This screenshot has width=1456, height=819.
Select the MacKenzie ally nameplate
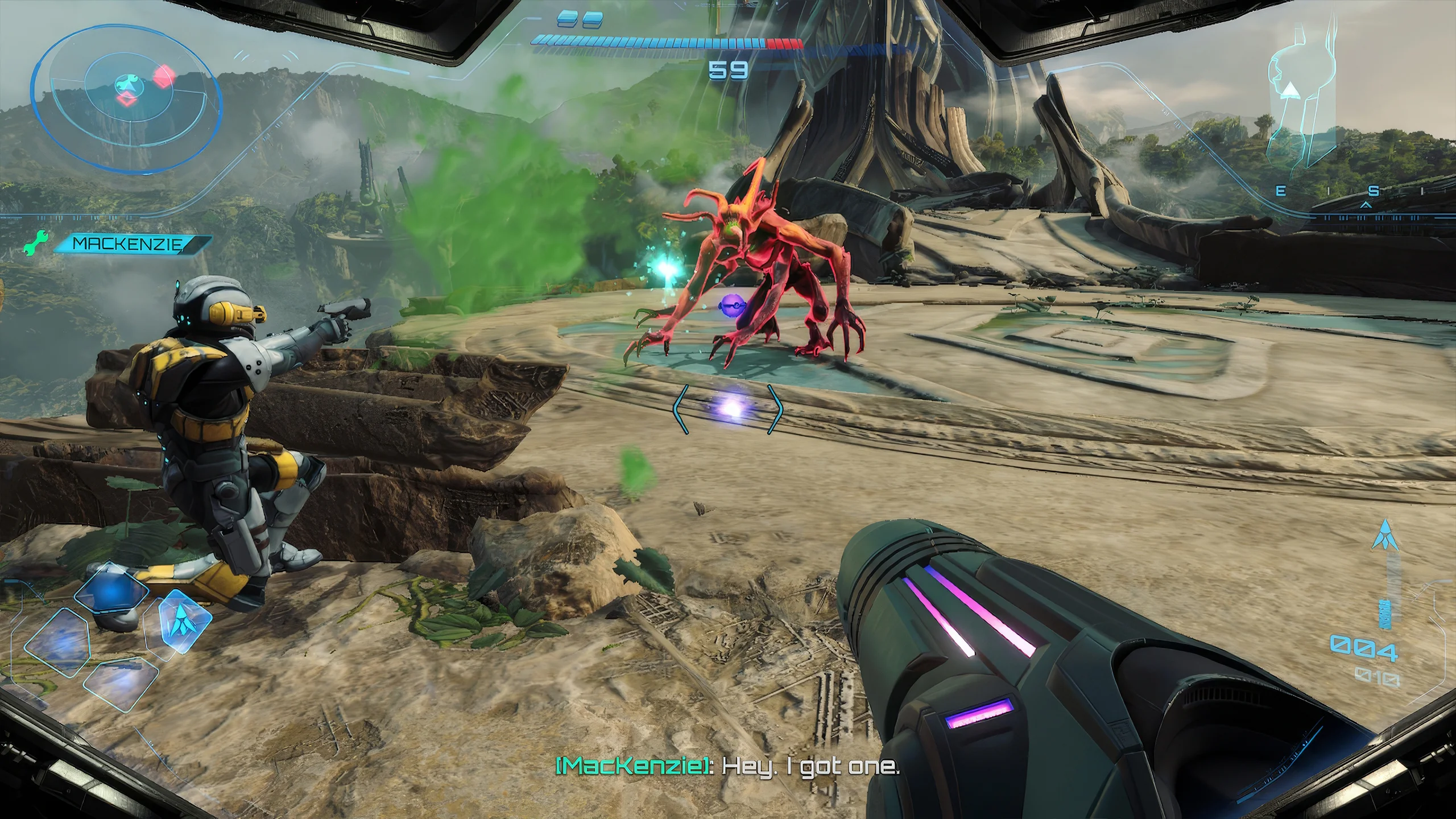point(130,244)
